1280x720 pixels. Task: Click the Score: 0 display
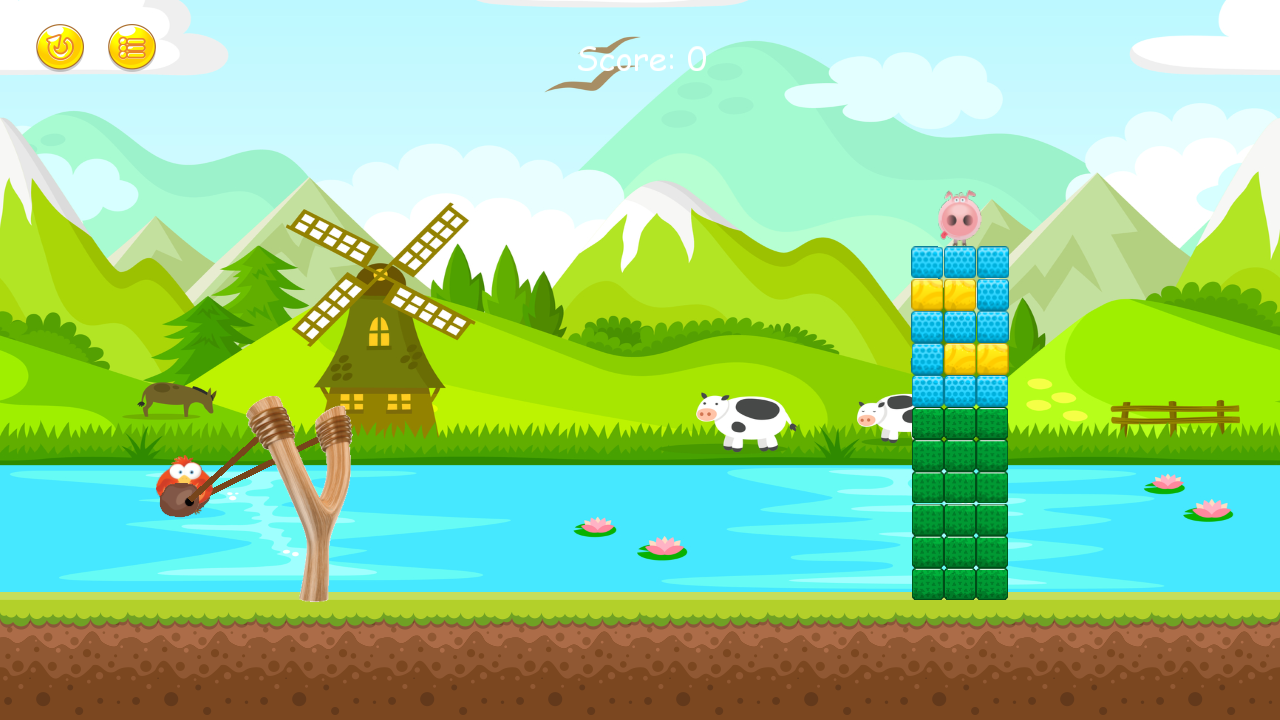coord(637,60)
